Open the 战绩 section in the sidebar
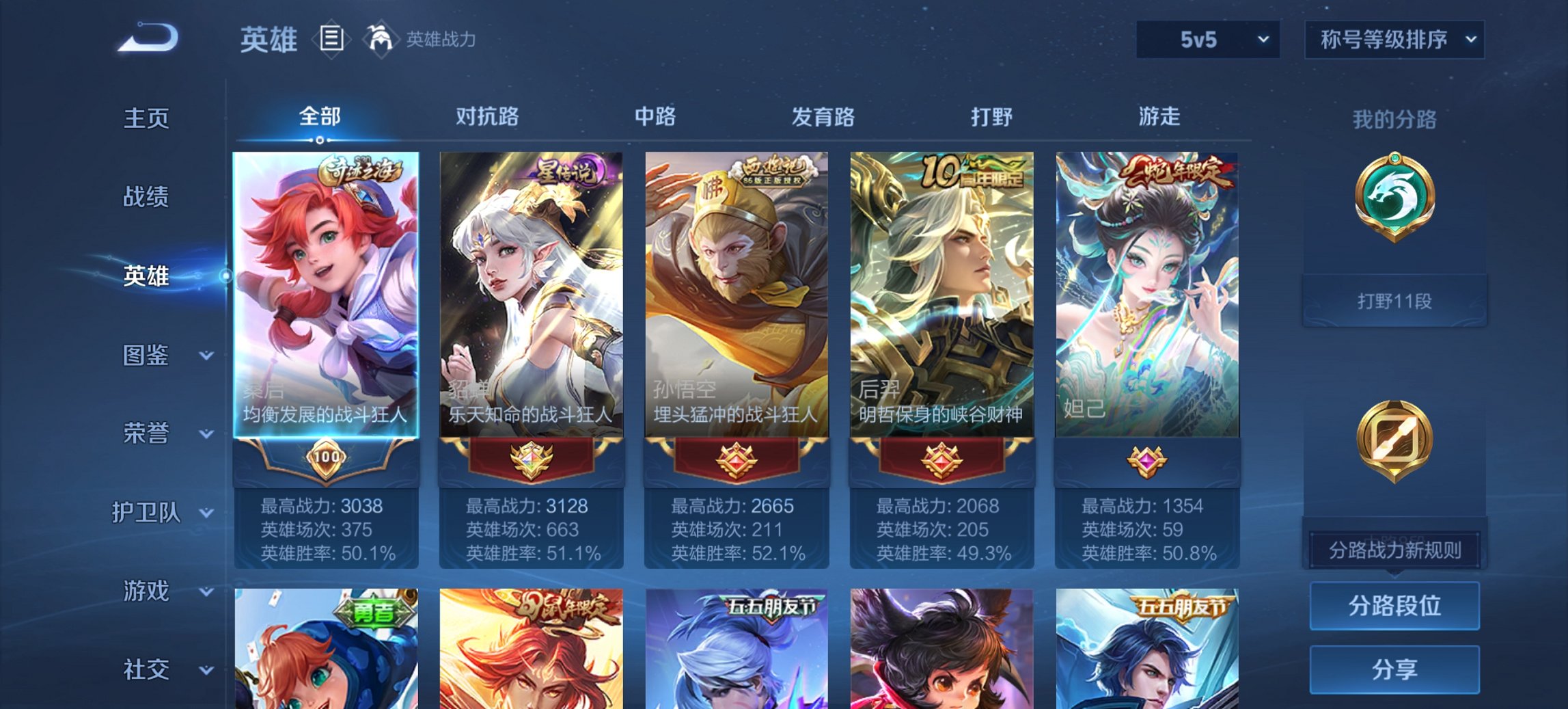The width and height of the screenshot is (1568, 709). point(144,198)
